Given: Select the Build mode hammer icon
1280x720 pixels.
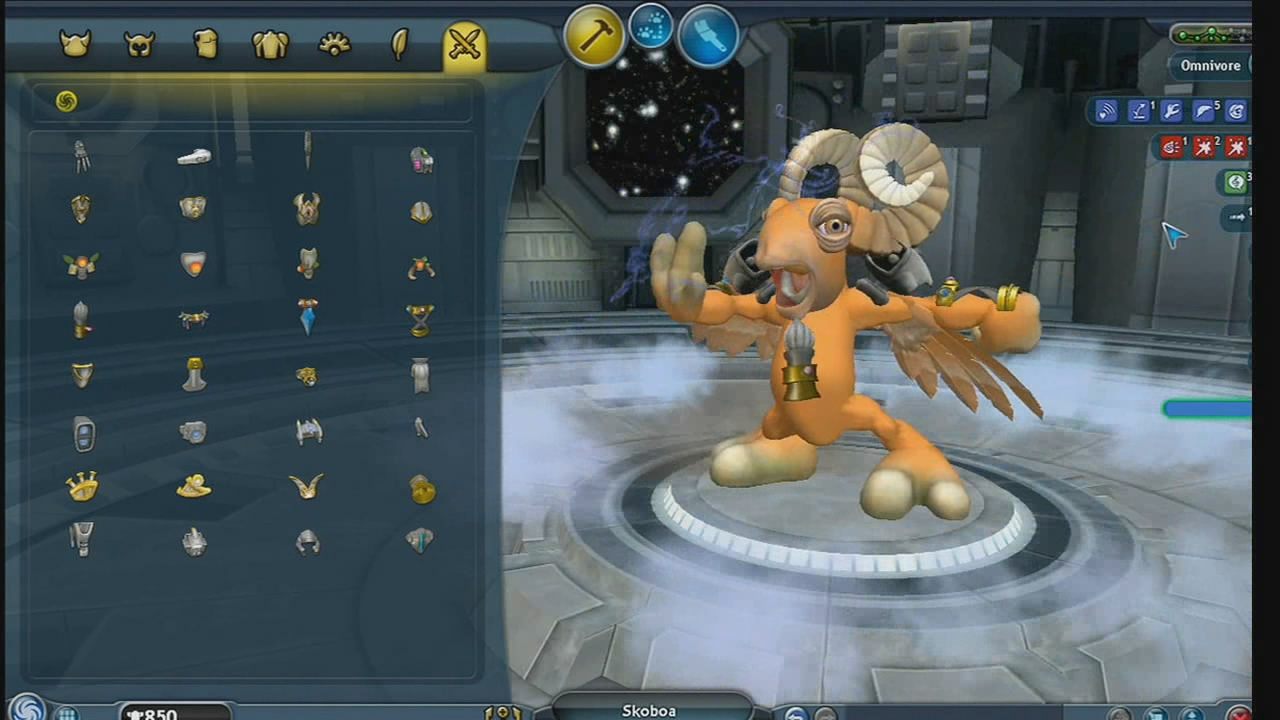Looking at the screenshot, I should point(594,35).
